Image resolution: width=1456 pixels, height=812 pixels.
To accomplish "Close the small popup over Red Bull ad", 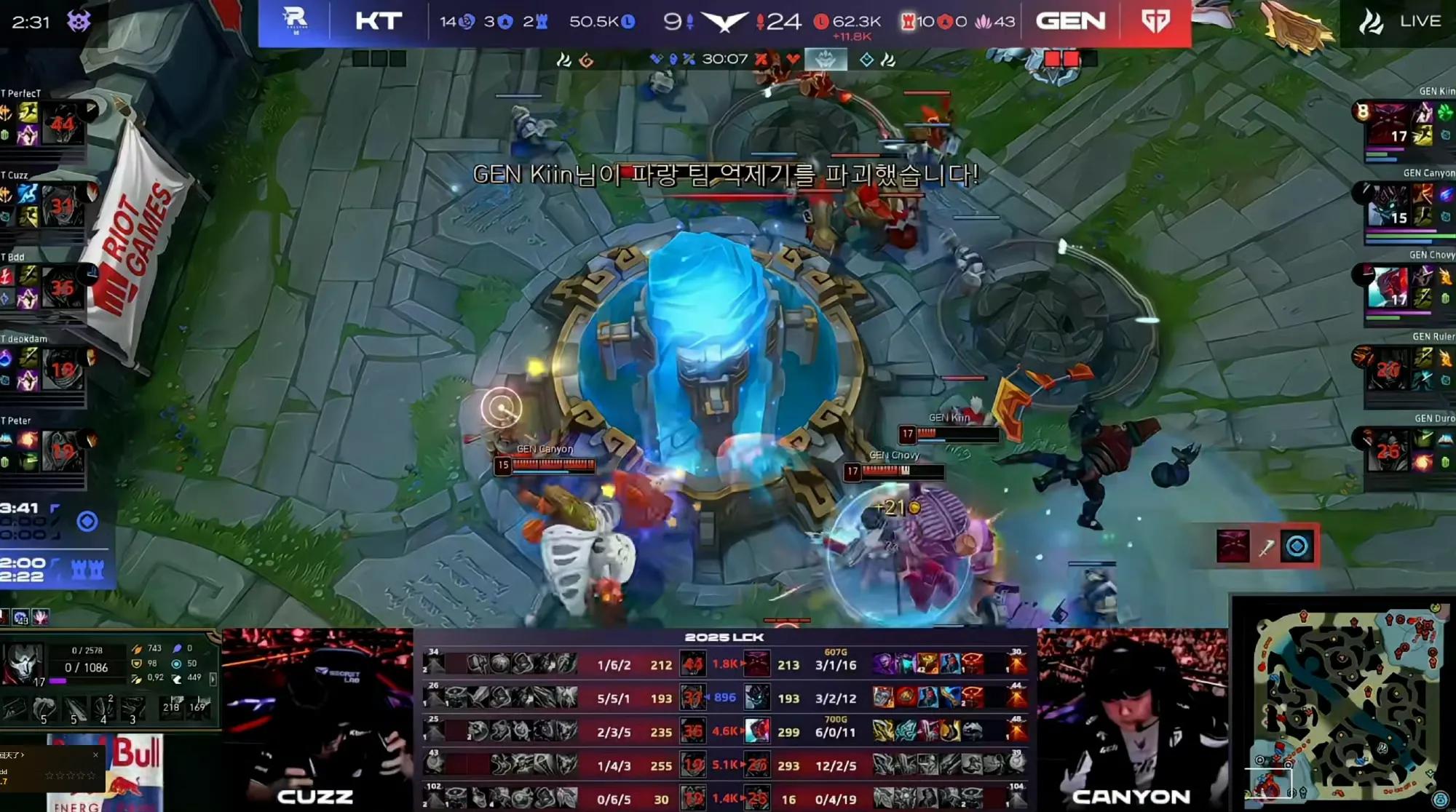I will pos(95,755).
